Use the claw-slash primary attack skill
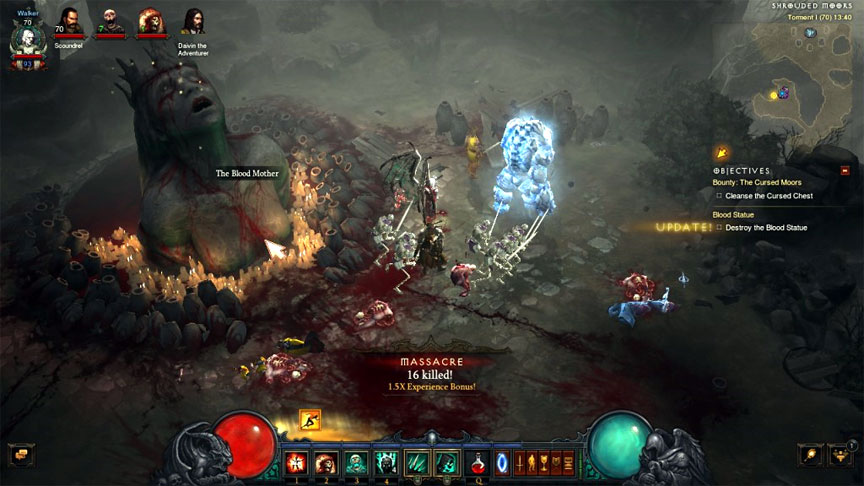 [416, 462]
